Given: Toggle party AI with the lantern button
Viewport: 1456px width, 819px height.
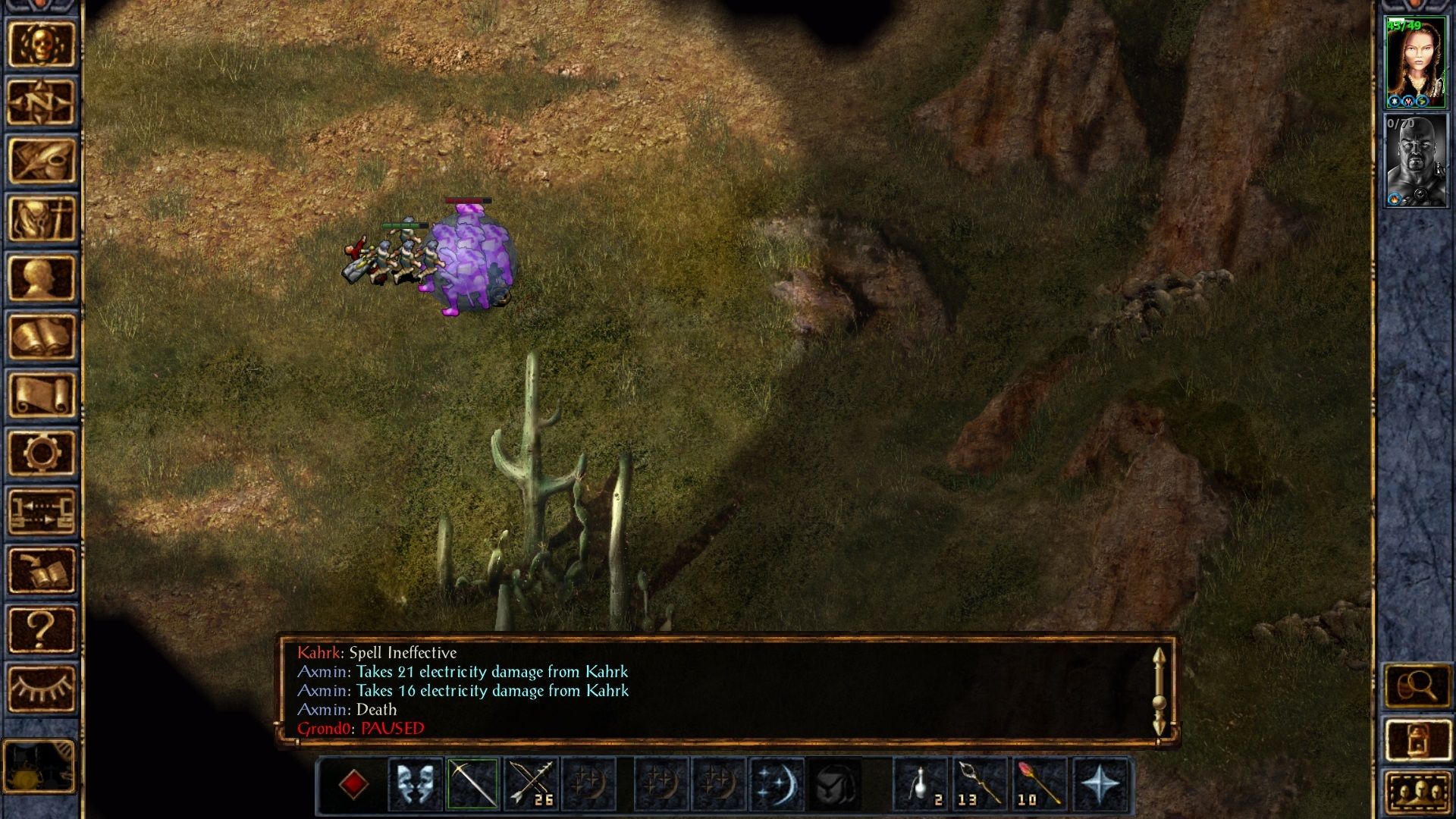Looking at the screenshot, I should pyautogui.click(x=1417, y=739).
